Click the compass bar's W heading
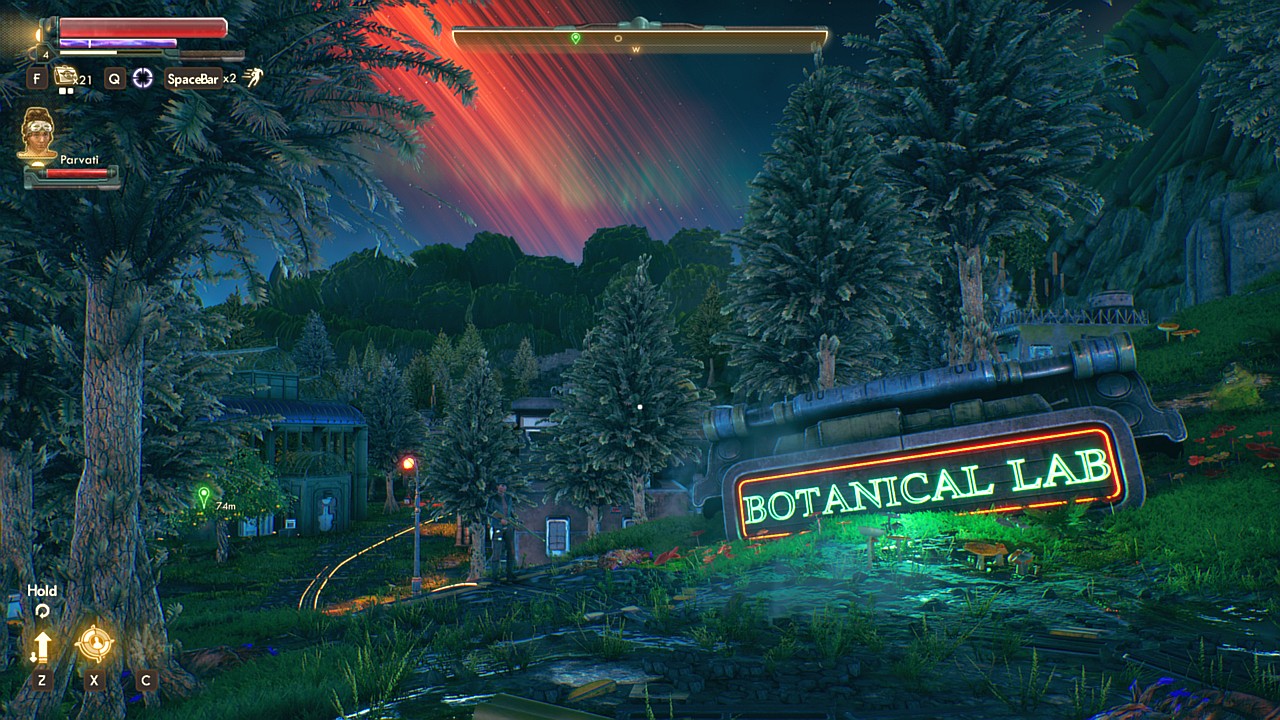Viewport: 1280px width, 720px height. coord(635,49)
